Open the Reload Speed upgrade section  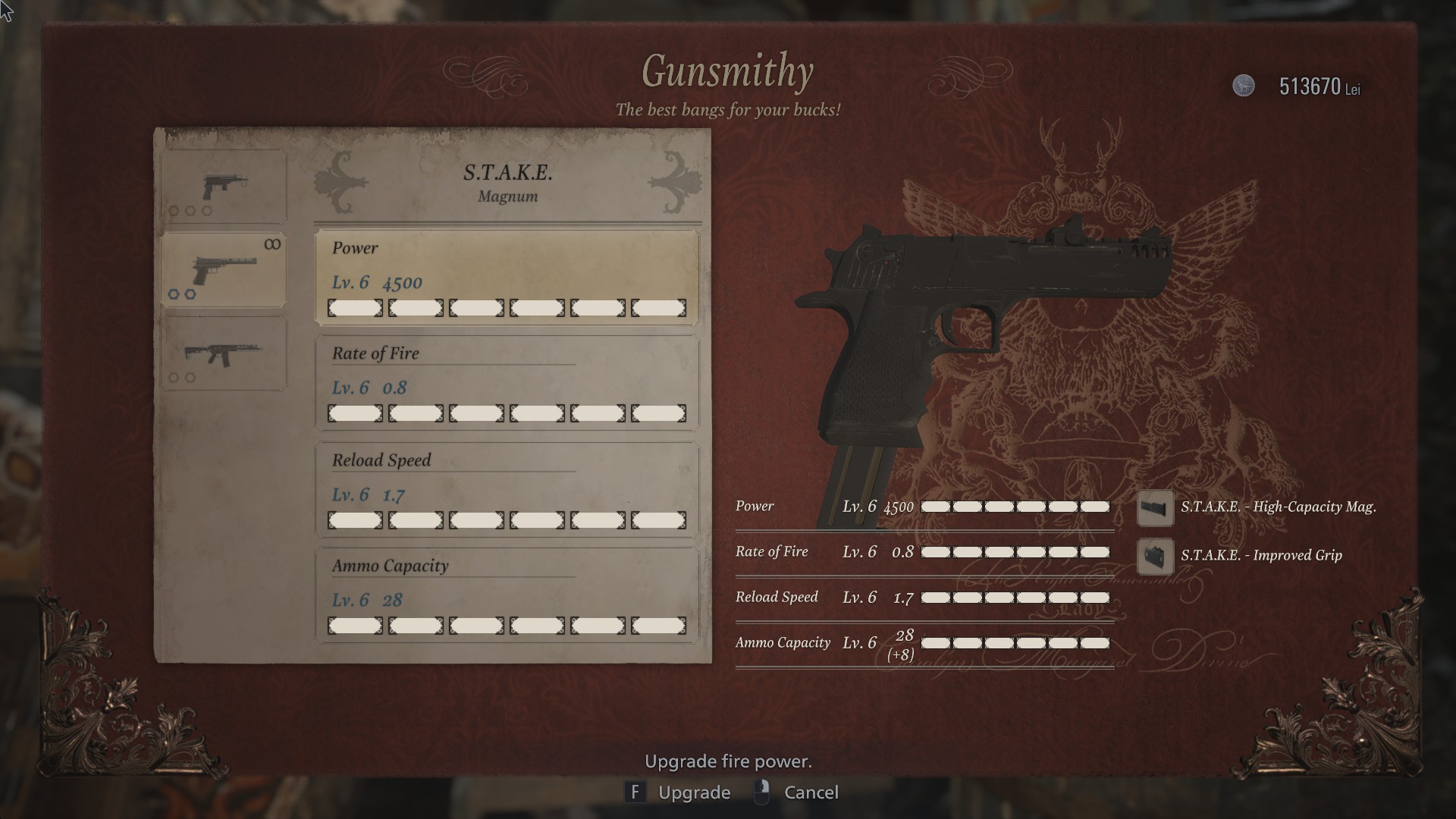click(x=507, y=490)
